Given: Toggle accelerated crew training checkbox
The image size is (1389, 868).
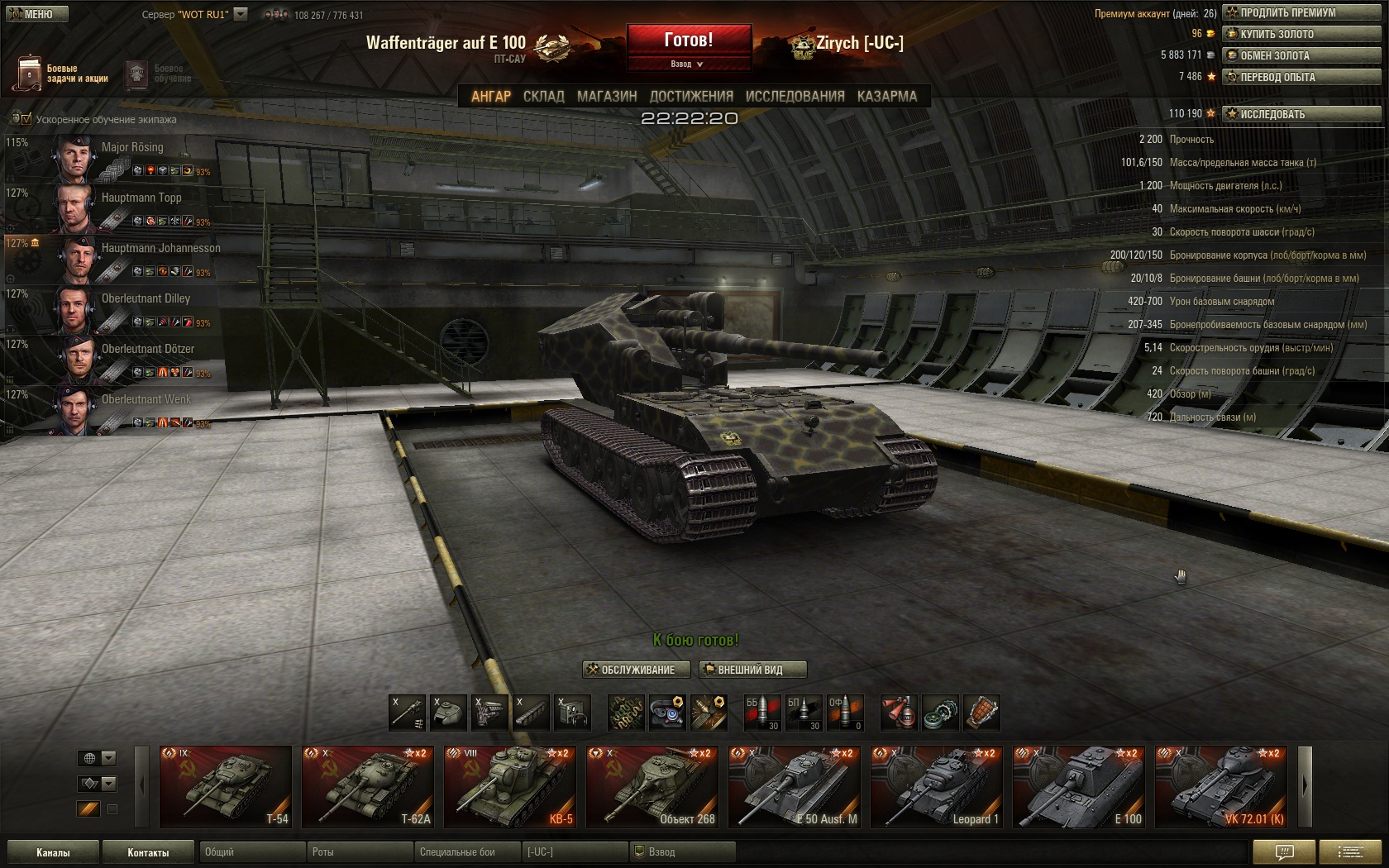Looking at the screenshot, I should pyautogui.click(x=26, y=119).
